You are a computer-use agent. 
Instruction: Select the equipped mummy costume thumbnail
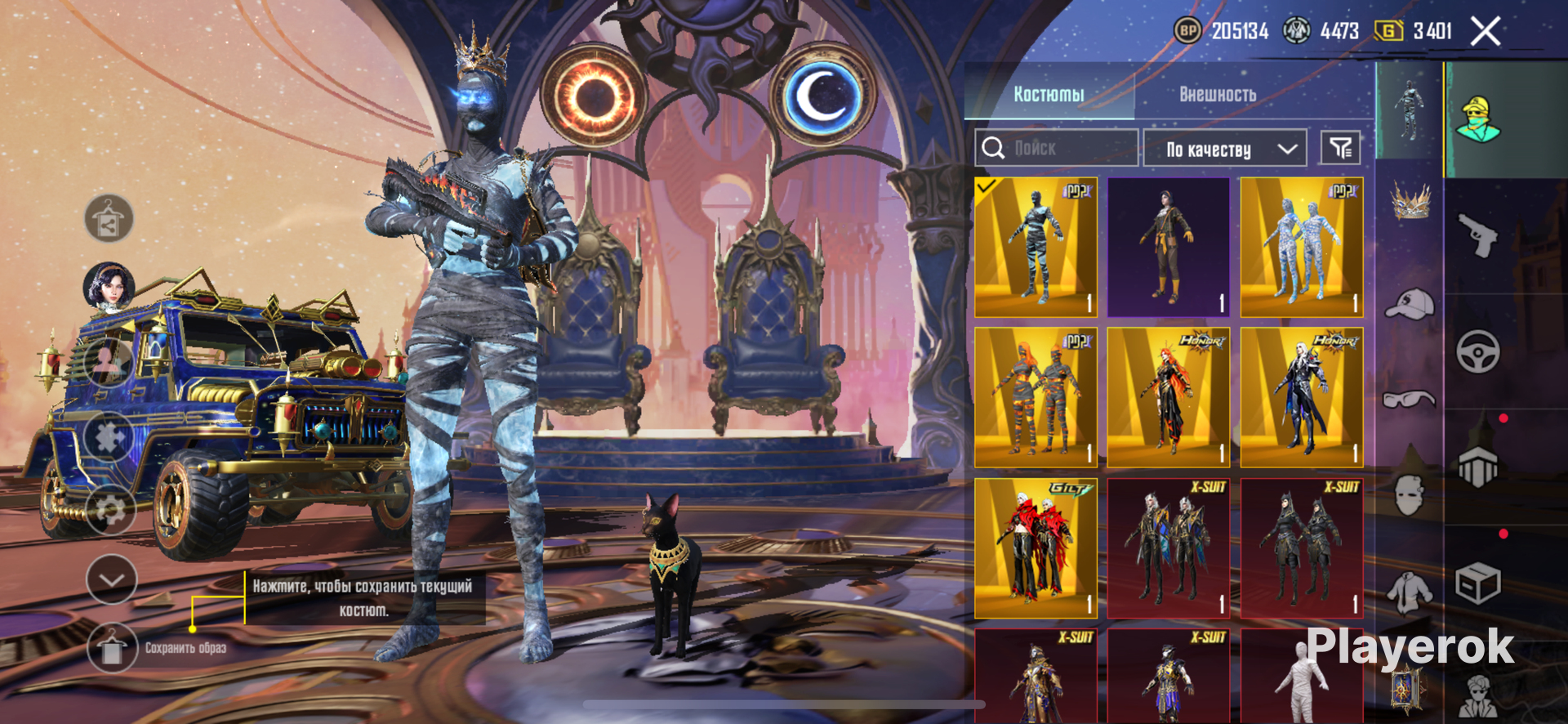click(x=1036, y=248)
